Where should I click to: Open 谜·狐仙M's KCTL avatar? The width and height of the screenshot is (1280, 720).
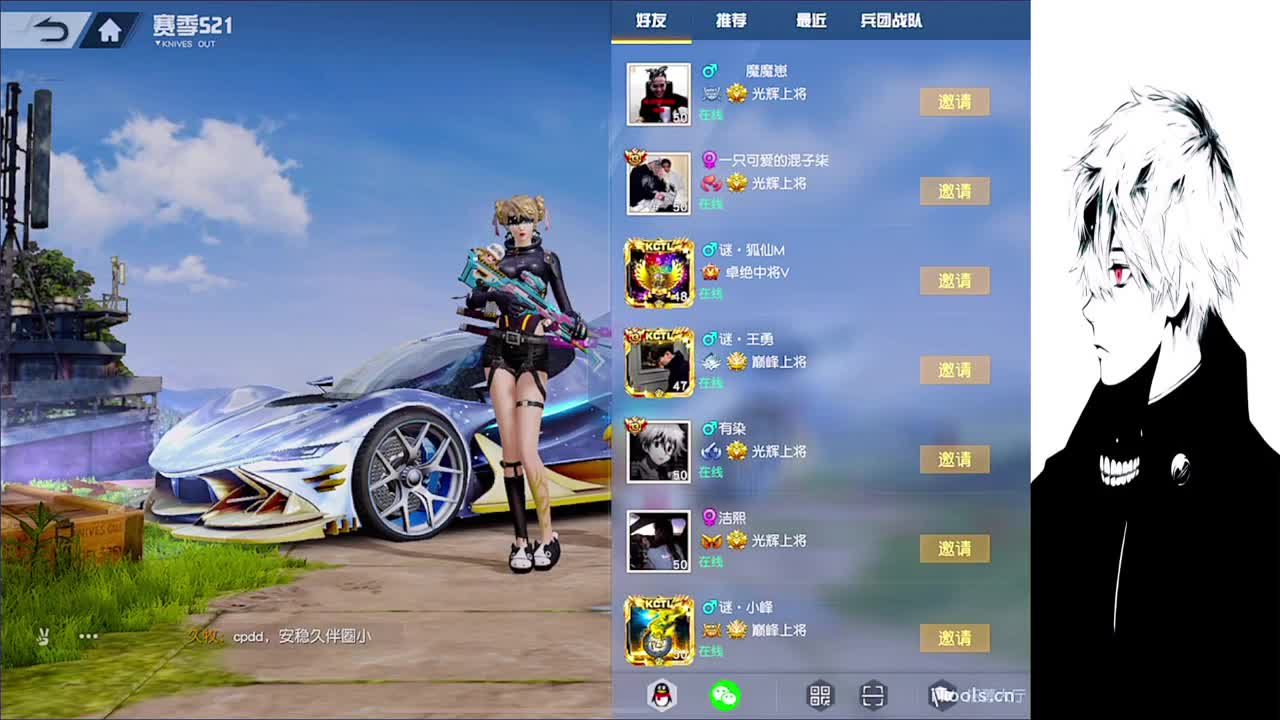point(658,272)
